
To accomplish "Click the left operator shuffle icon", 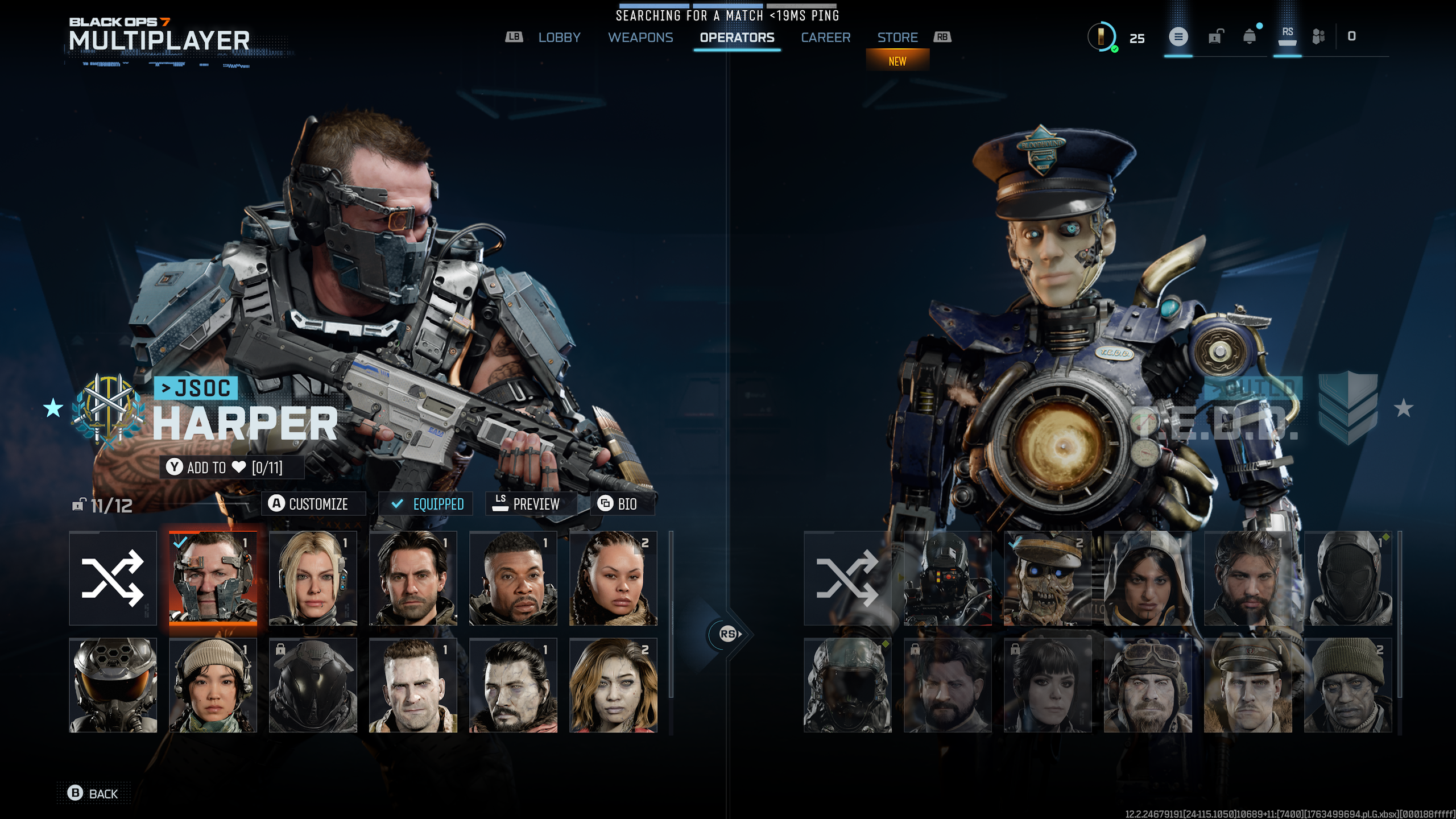I will click(113, 578).
